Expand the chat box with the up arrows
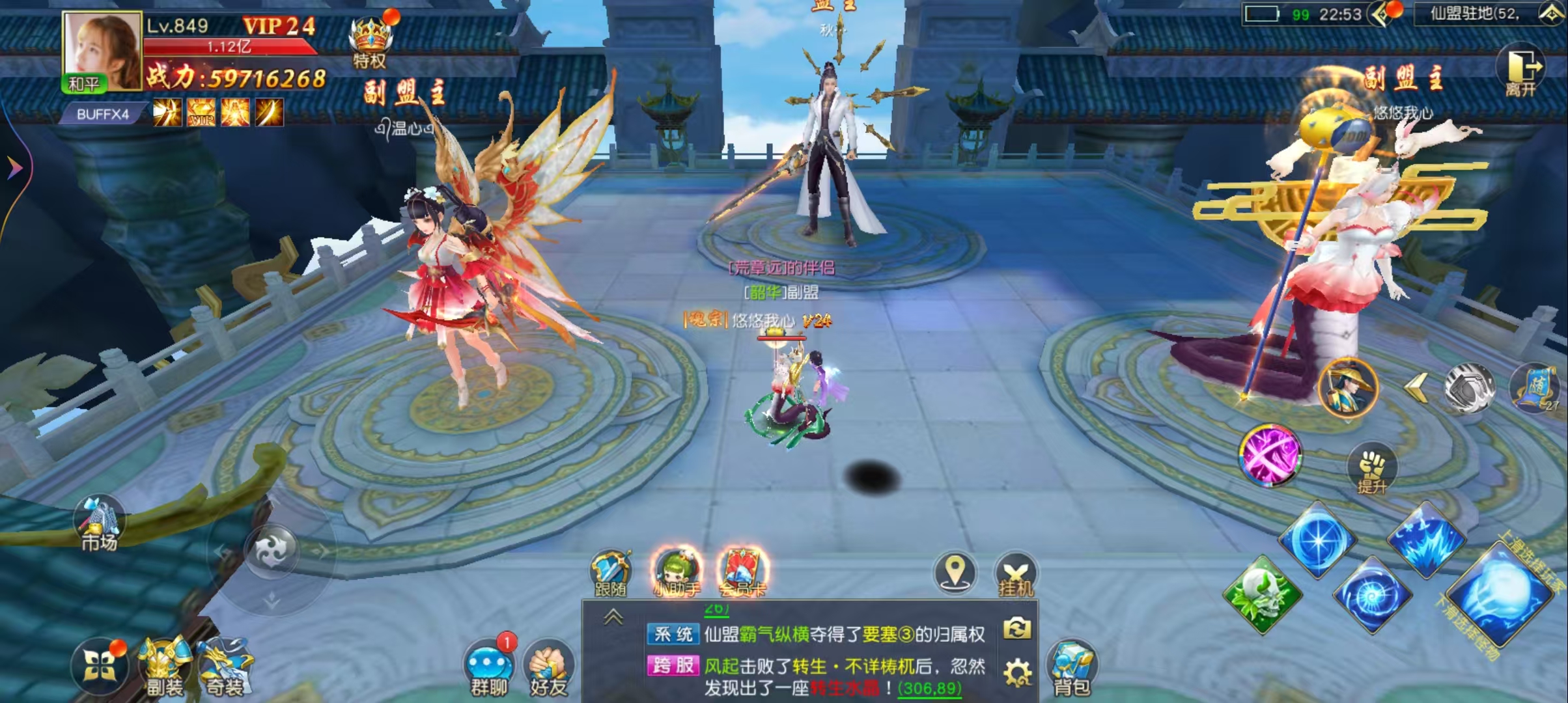This screenshot has width=1568, height=703. coord(613,617)
